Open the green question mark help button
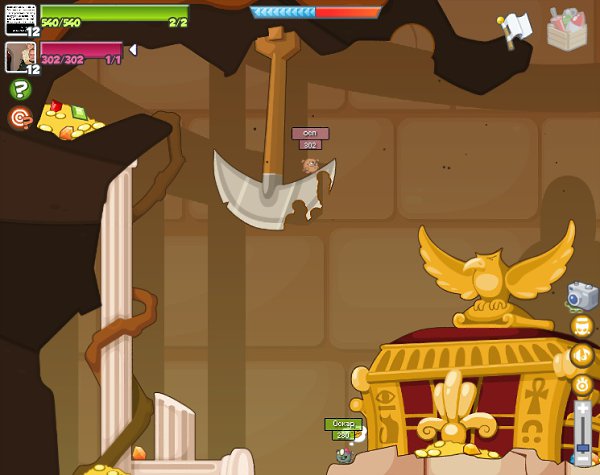 tap(20, 90)
